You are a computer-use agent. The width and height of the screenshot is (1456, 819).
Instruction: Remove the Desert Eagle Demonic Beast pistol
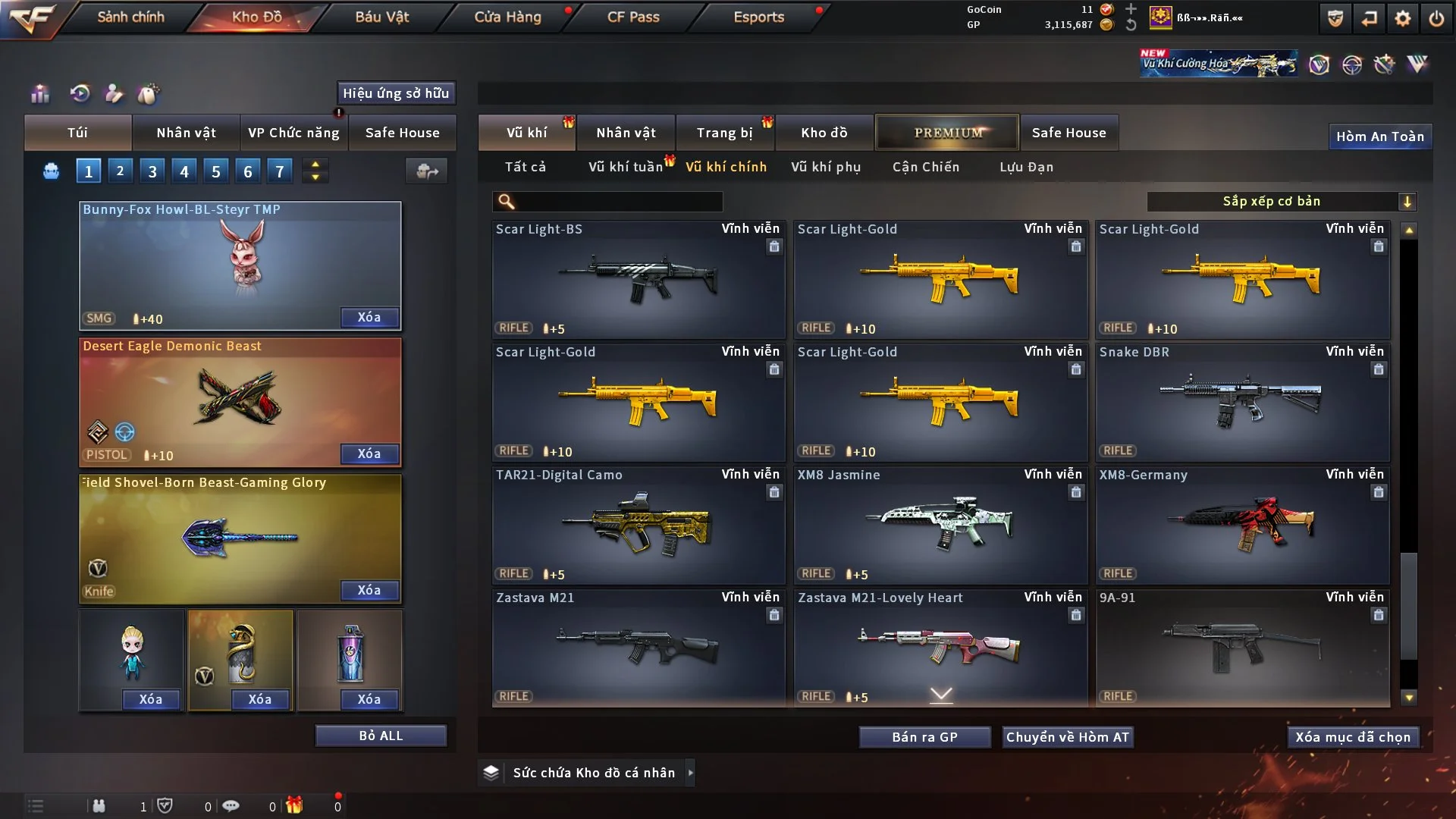[x=369, y=453]
